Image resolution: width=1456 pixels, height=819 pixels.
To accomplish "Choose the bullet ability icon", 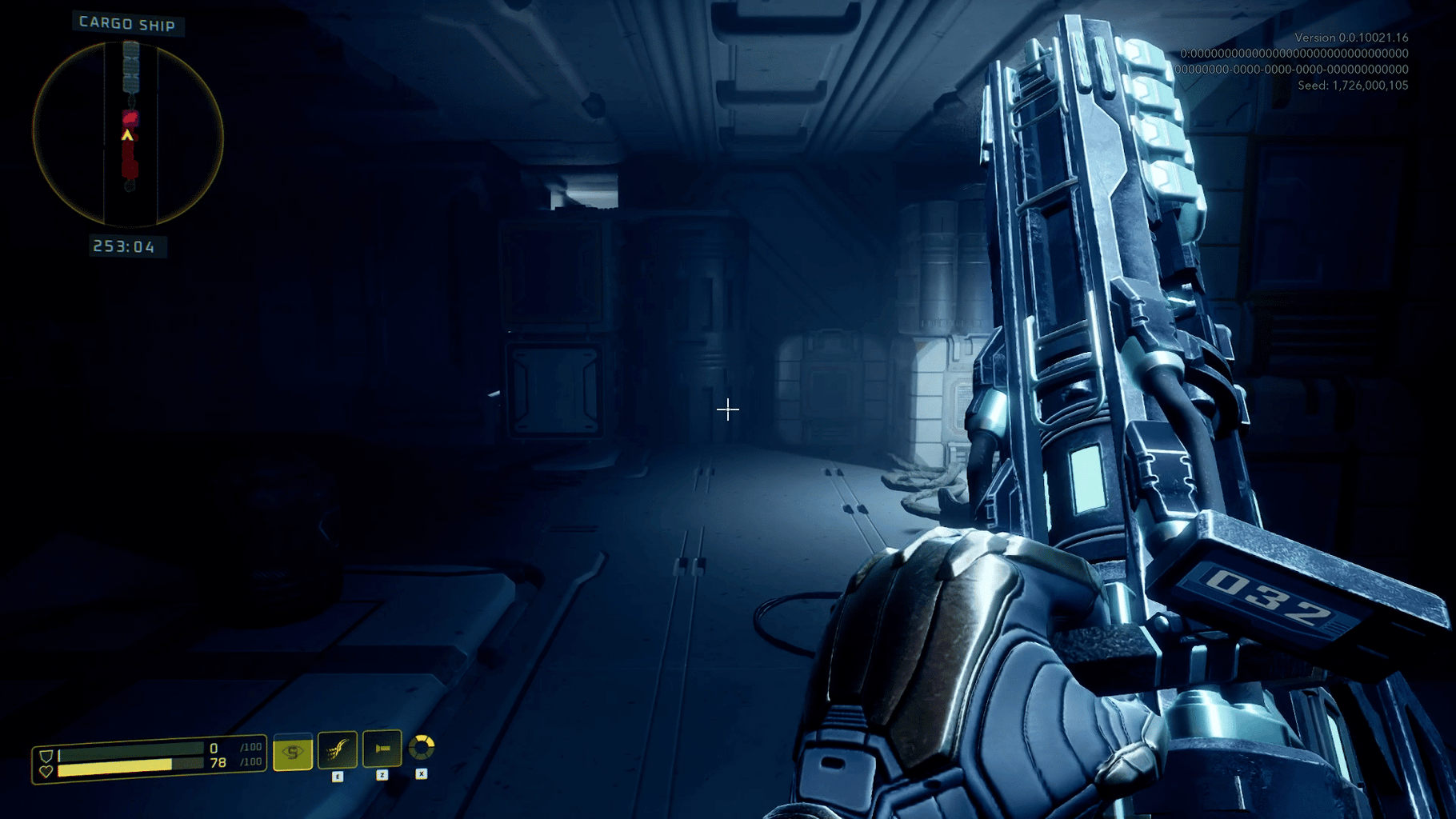I will coord(382,749).
